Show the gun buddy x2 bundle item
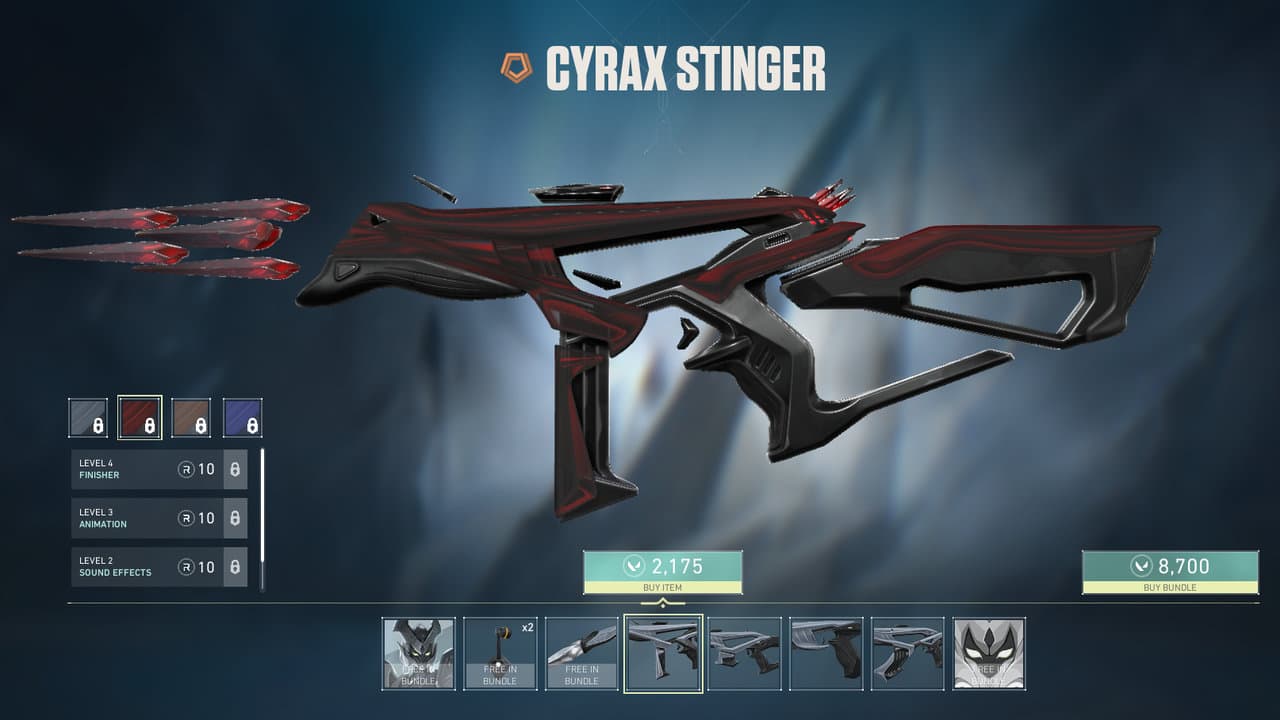 500,653
